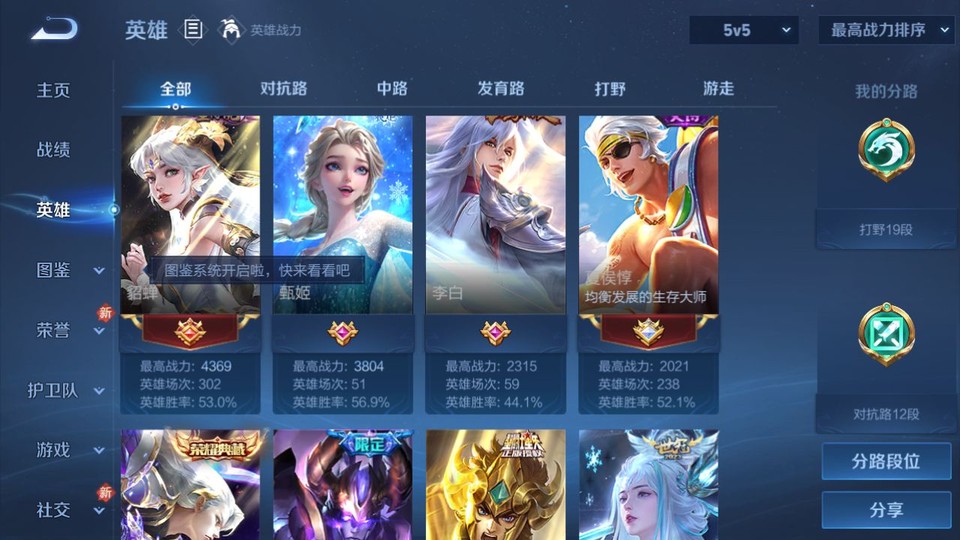
Task: Expand the 社交 sidebar menu
Action: 66,510
